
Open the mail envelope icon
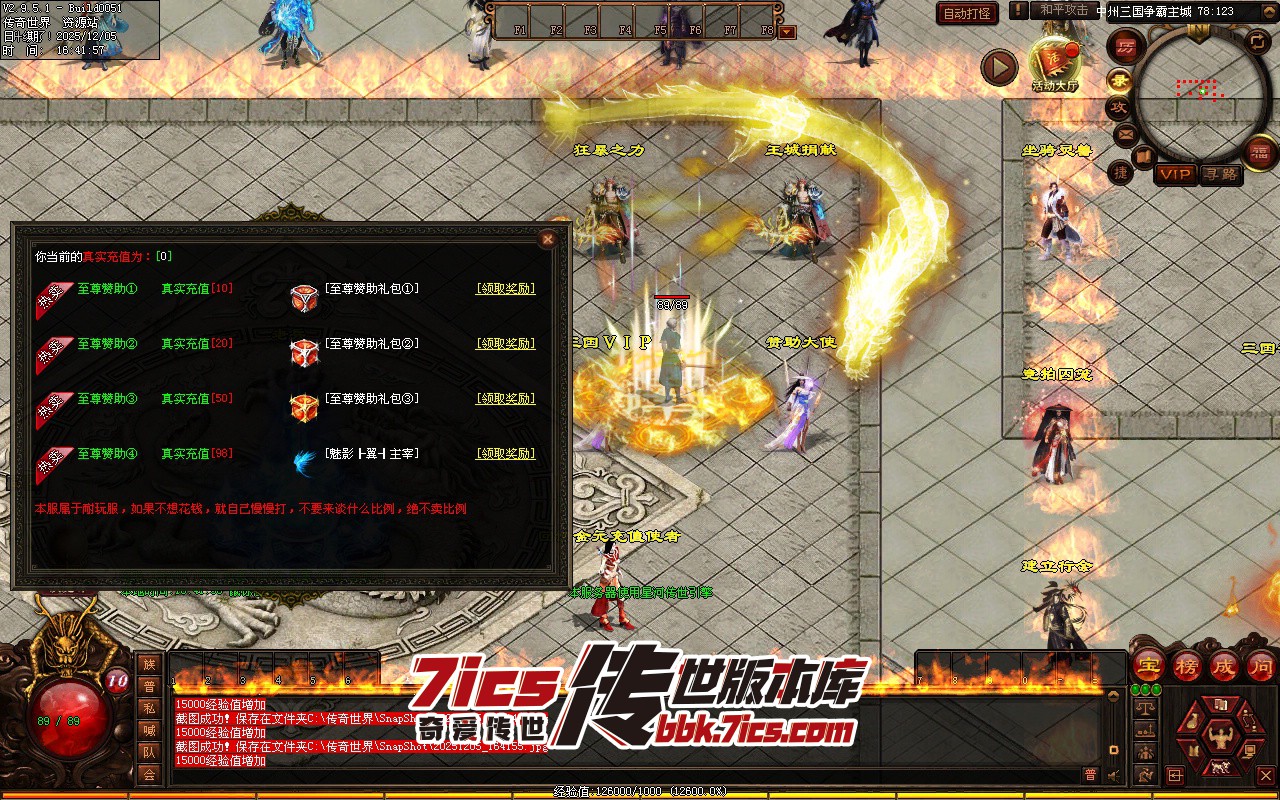point(1126,133)
